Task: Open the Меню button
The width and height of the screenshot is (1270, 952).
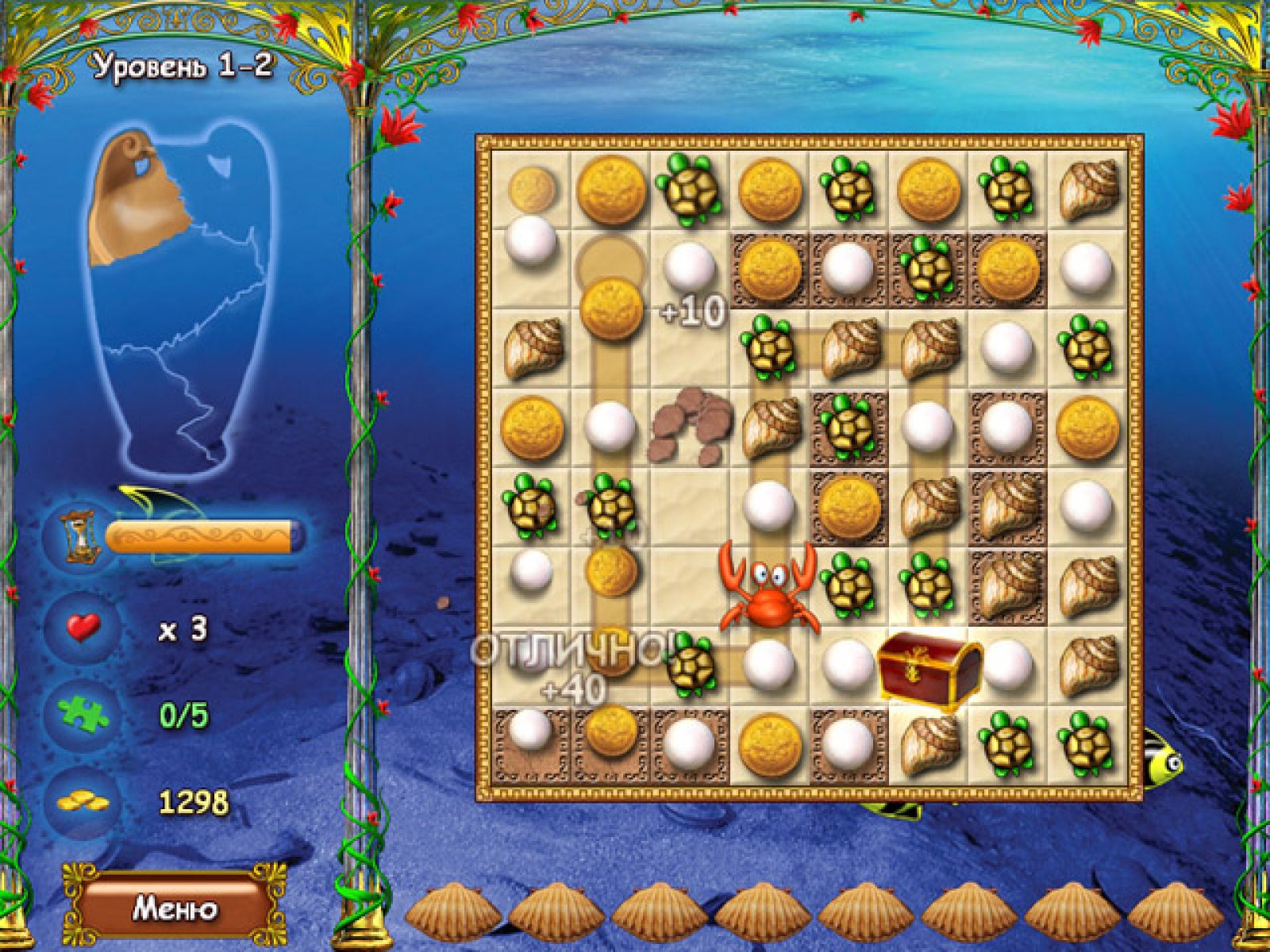Action: 174,908
